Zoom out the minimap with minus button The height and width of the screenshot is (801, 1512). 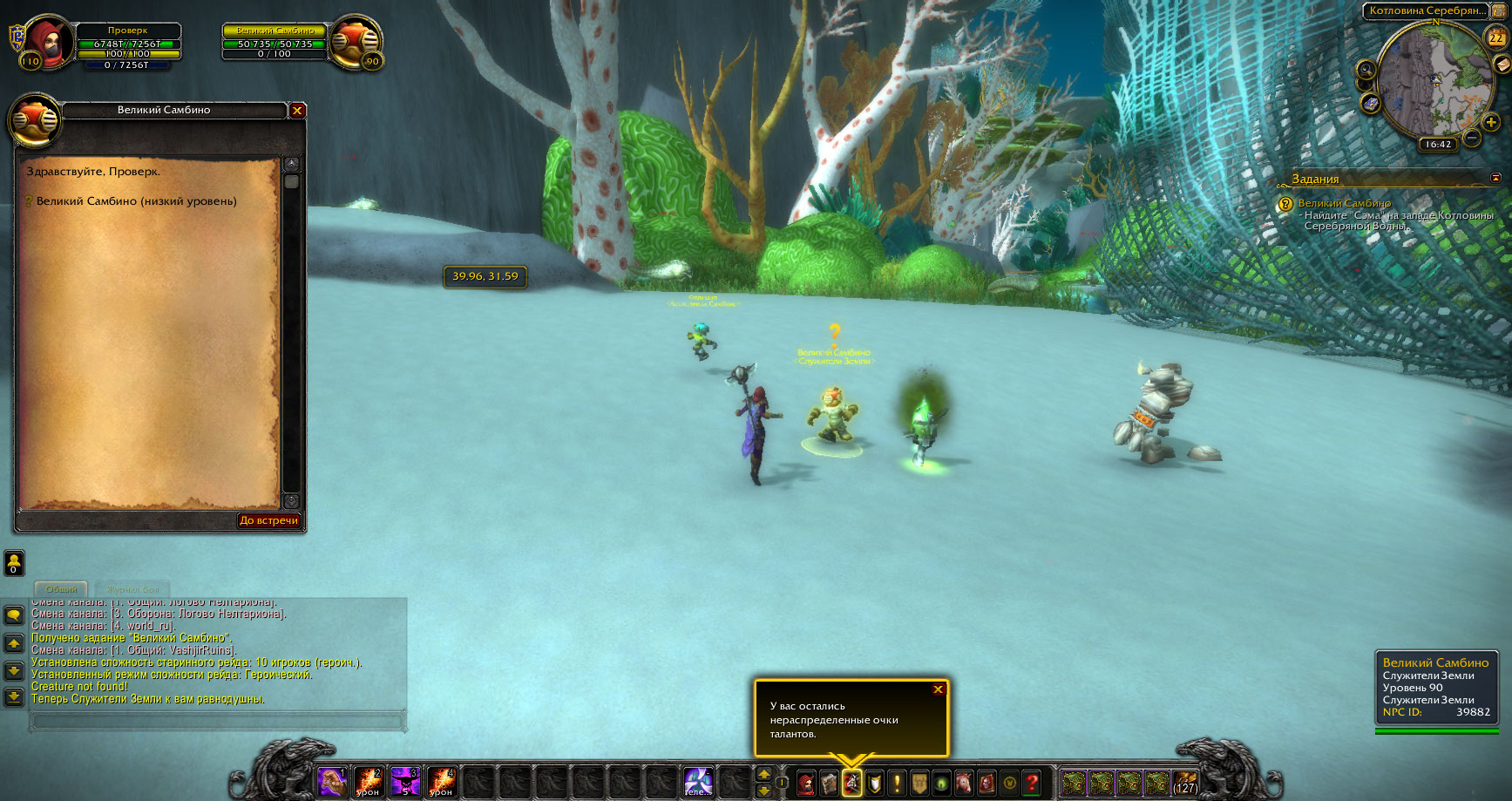pos(1472,138)
